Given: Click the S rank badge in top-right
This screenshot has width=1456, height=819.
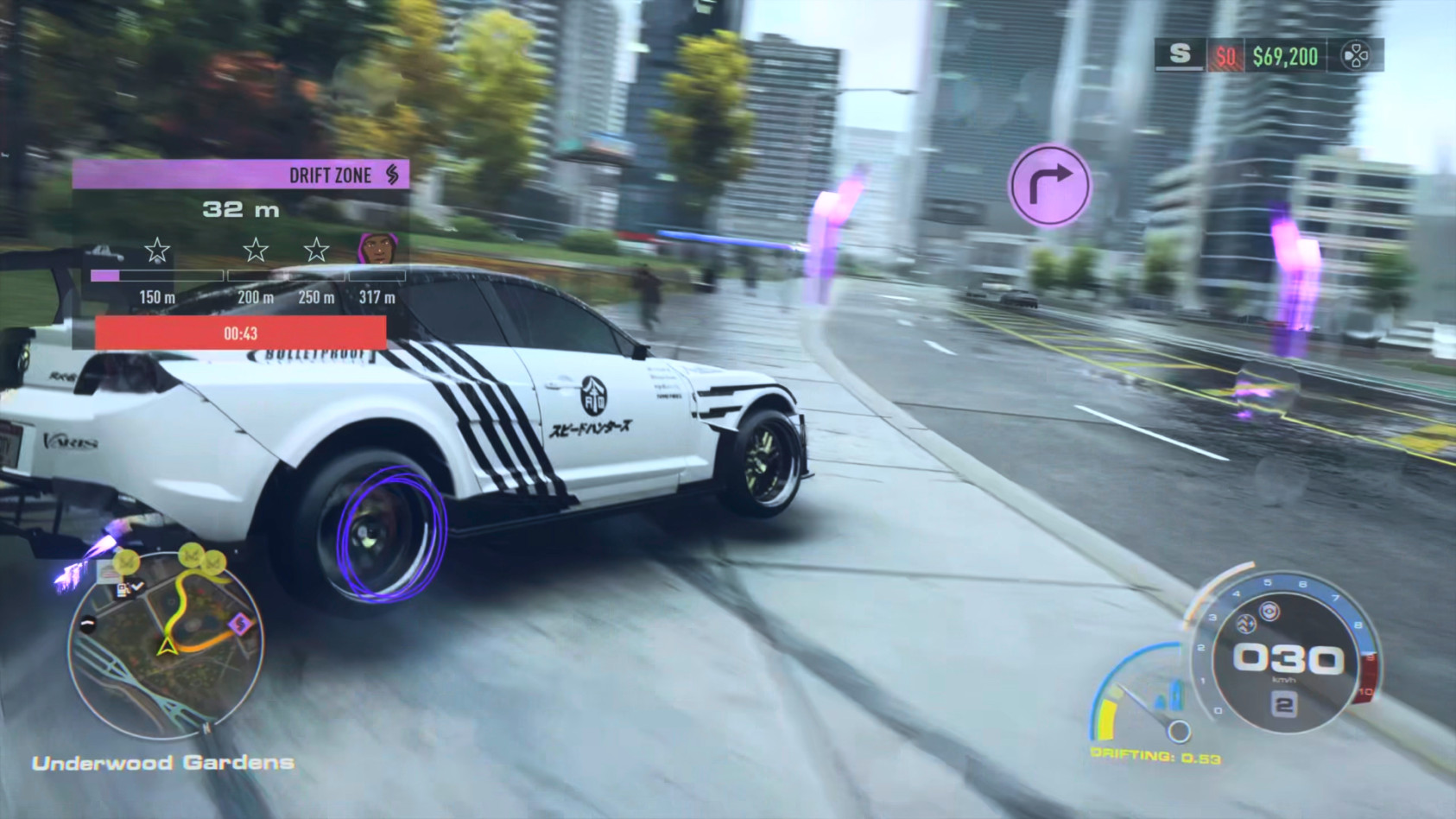Looking at the screenshot, I should coord(1181,54).
